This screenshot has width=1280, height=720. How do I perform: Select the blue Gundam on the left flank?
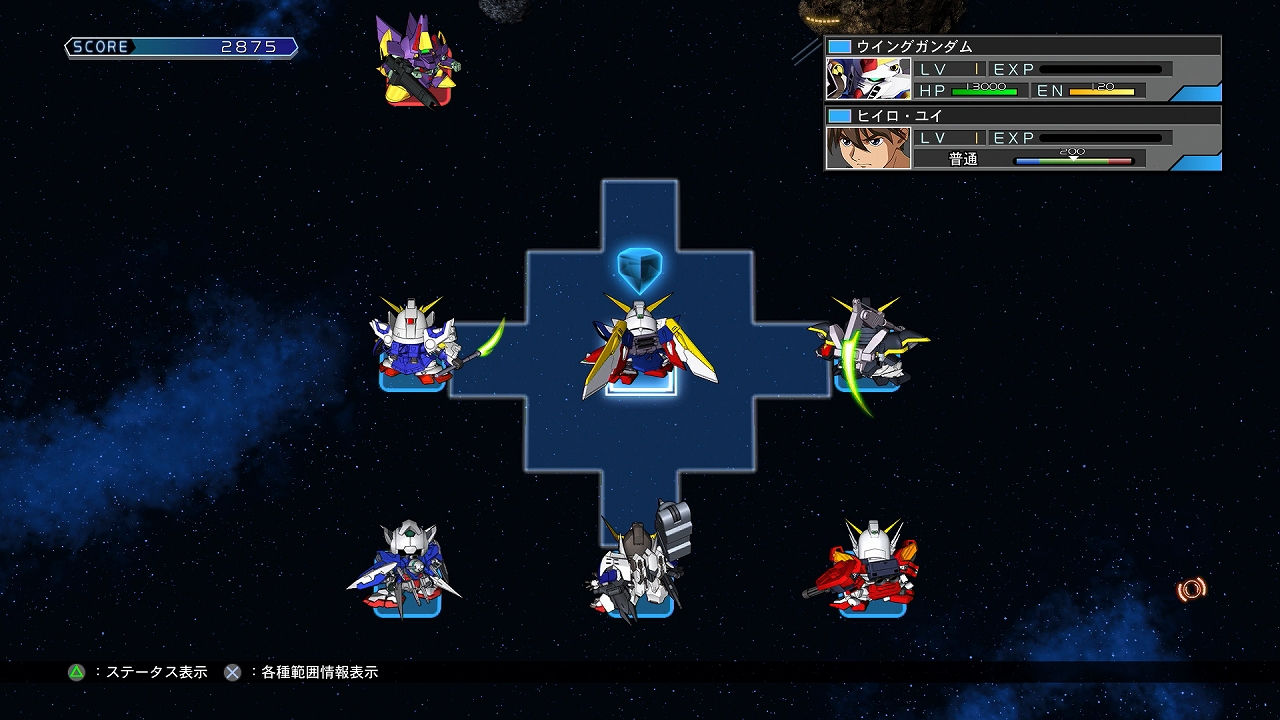(x=410, y=345)
